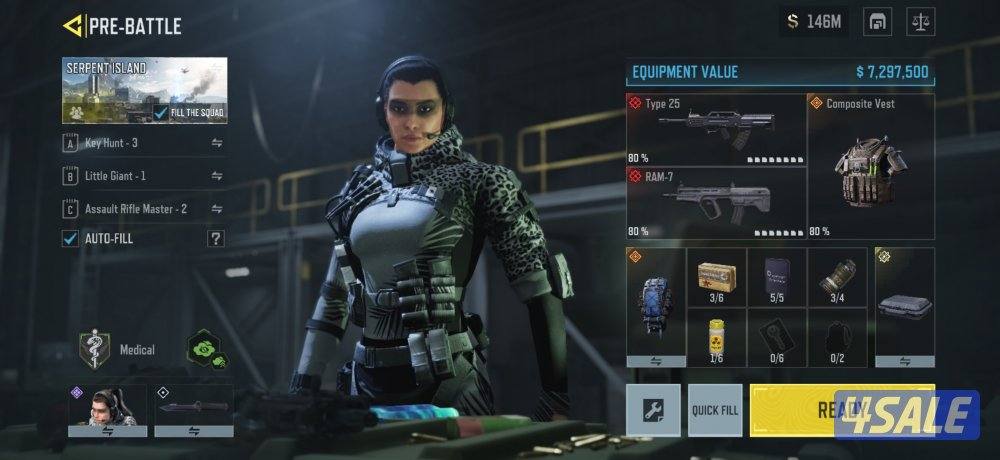
Task: Swap the Little Giant - 1 mission
Action: [217, 177]
